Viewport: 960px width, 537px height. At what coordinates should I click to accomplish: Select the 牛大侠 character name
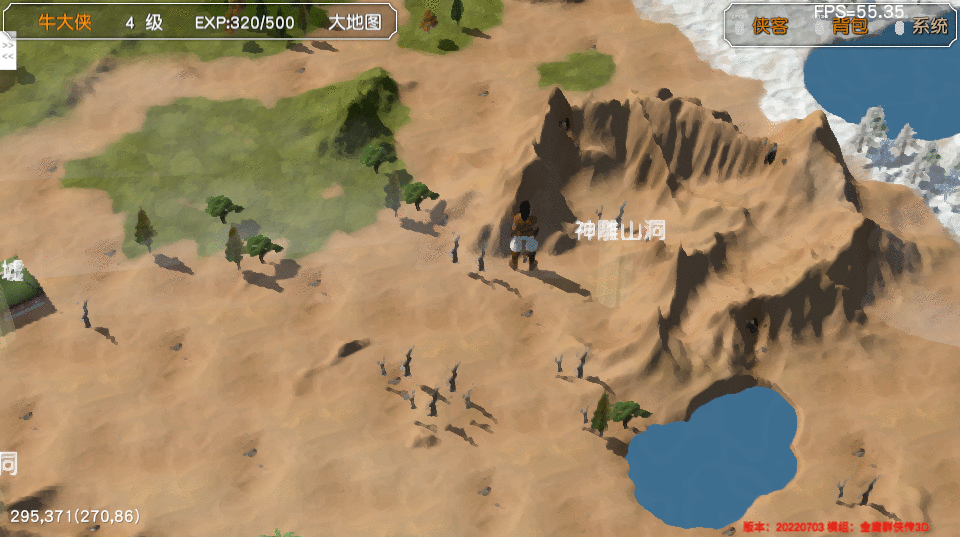[65, 22]
